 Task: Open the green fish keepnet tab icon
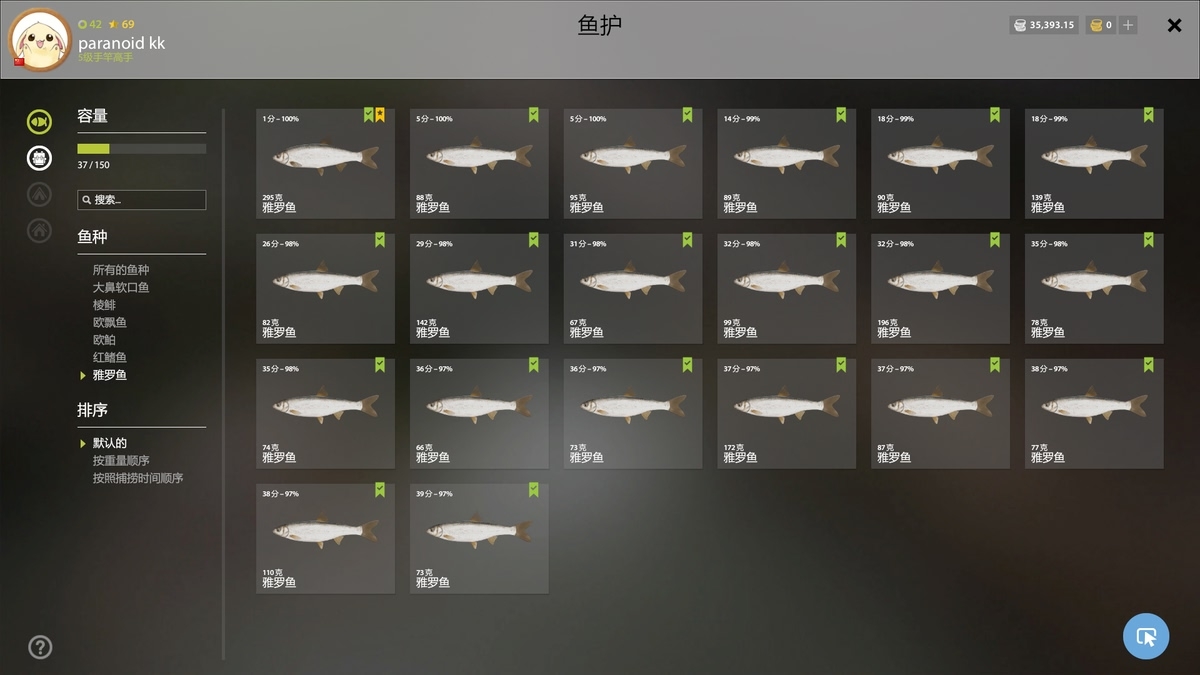point(39,122)
